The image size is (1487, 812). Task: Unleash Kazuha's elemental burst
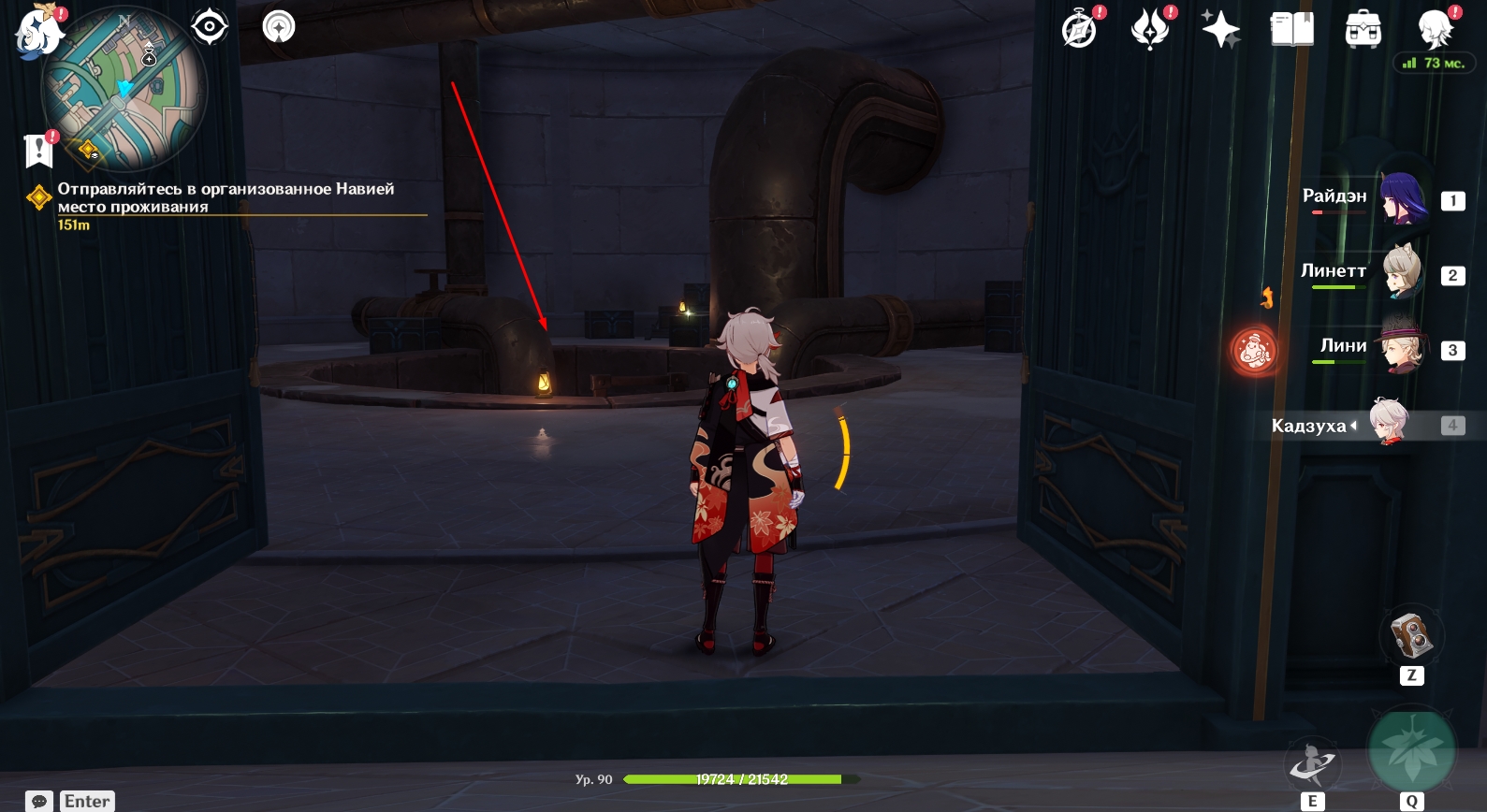(x=1411, y=751)
